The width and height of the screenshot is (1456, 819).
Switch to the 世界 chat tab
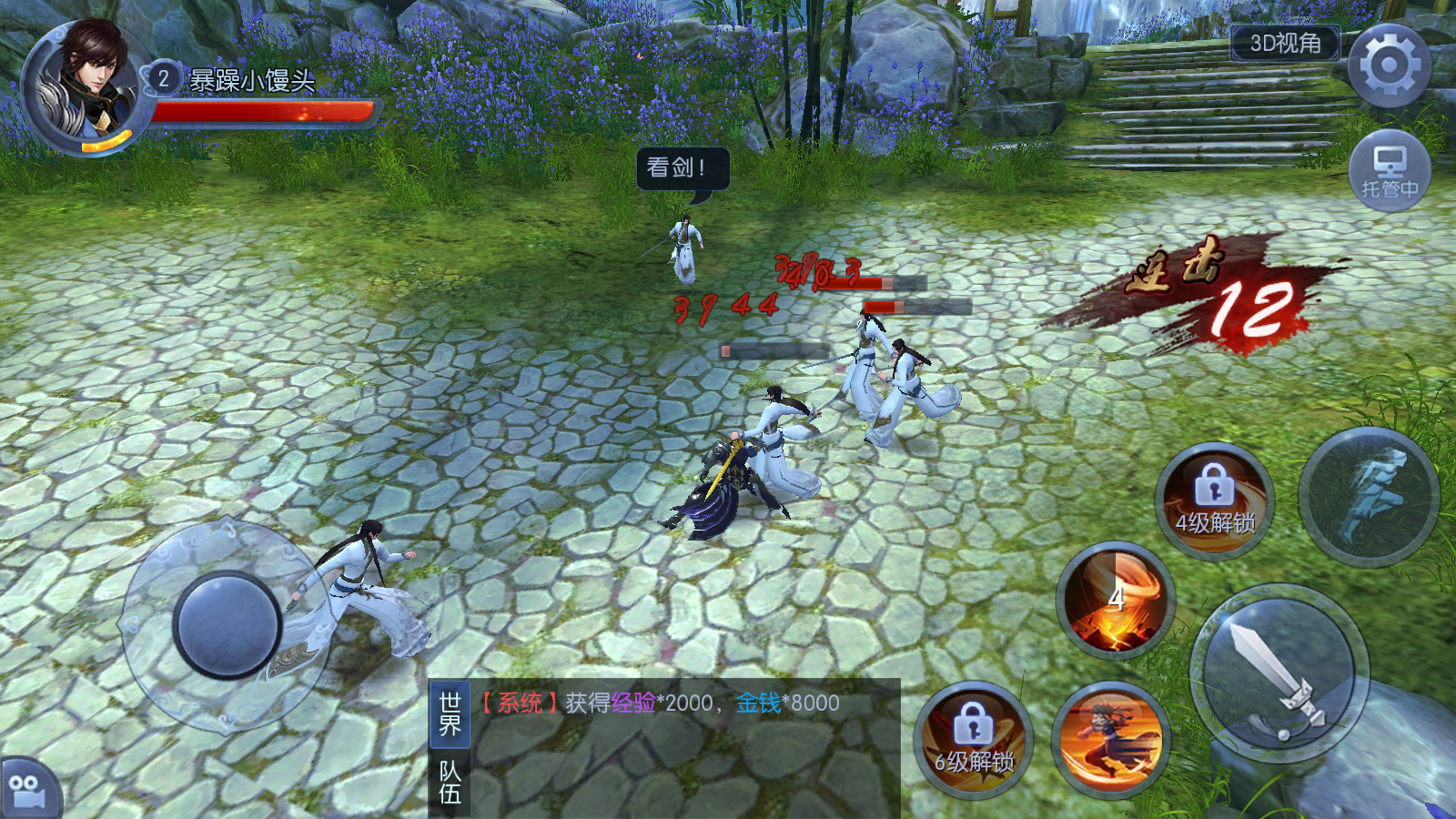pyautogui.click(x=450, y=713)
